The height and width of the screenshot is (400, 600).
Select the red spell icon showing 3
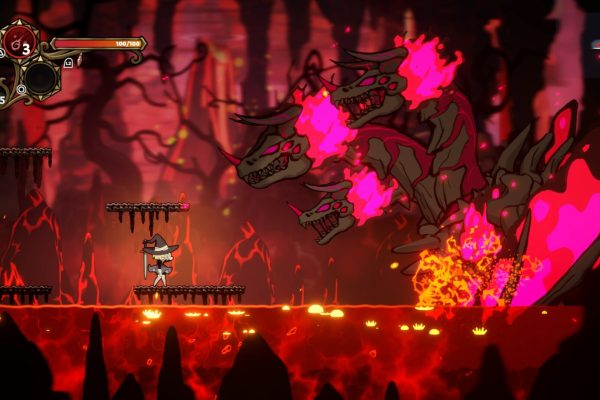(x=20, y=43)
